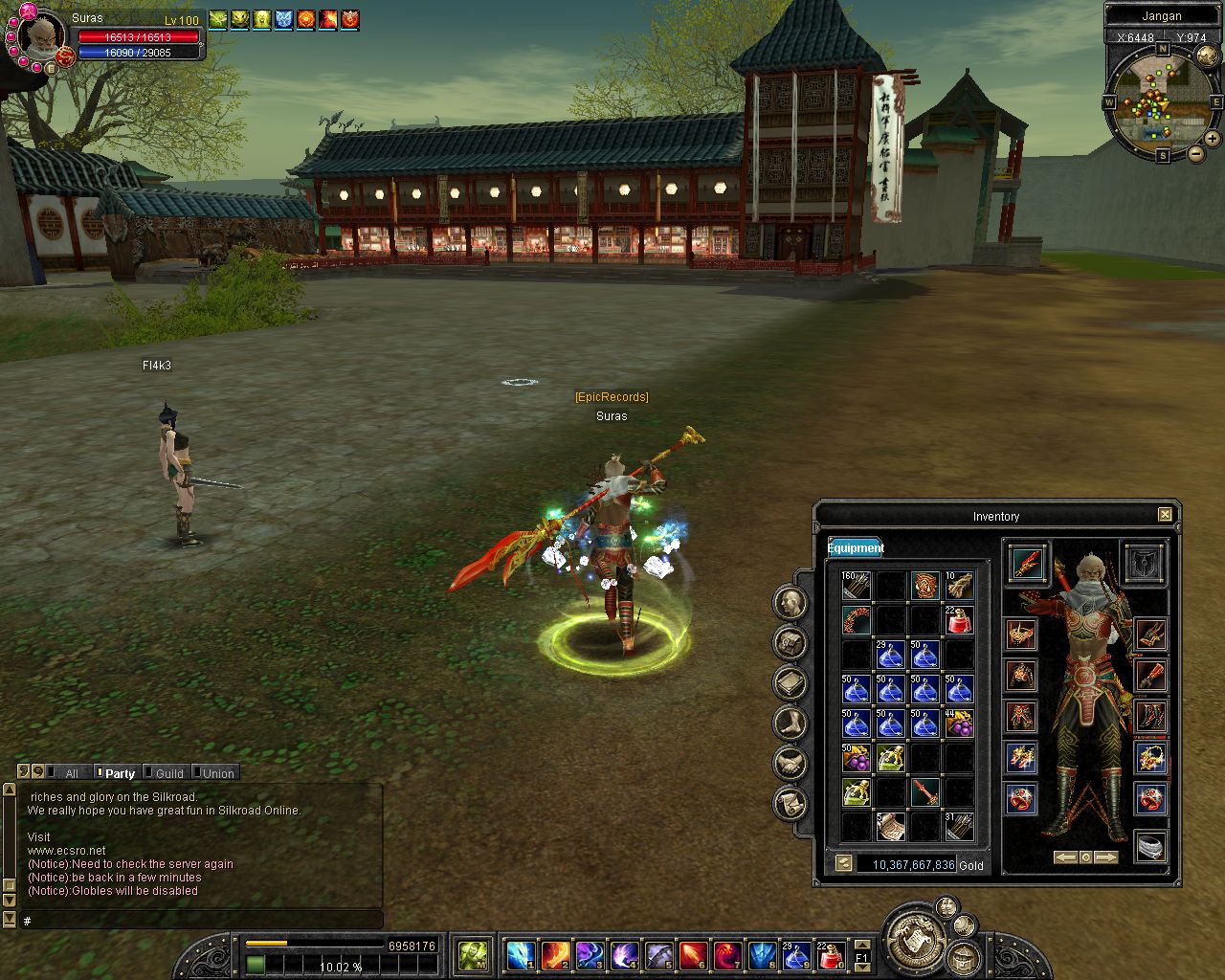
Task: Activate the hotbar skill in slot 1
Action: (520, 955)
